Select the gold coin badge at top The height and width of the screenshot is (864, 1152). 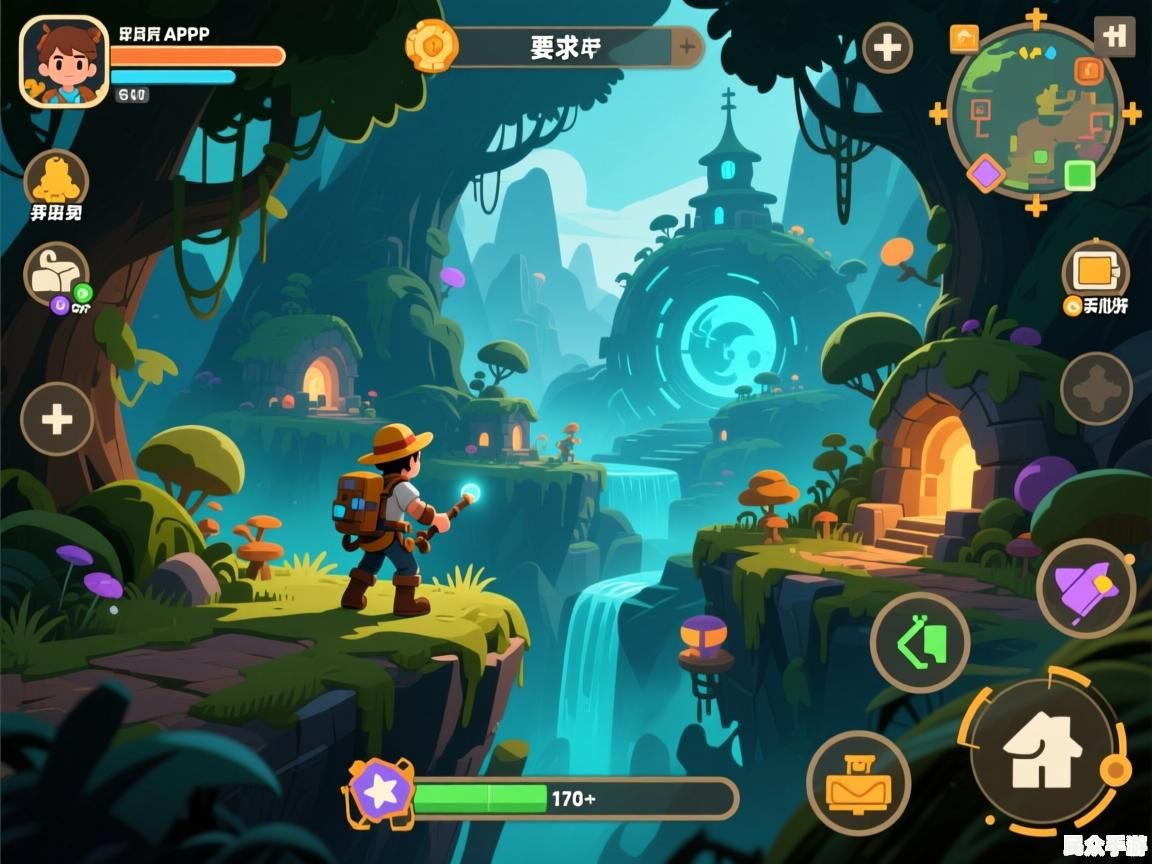point(432,46)
